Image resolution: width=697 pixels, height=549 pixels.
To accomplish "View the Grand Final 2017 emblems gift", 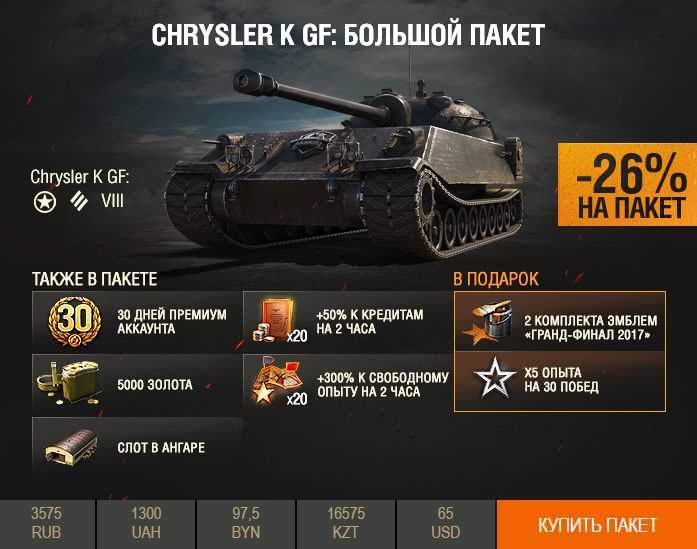I will pos(559,321).
